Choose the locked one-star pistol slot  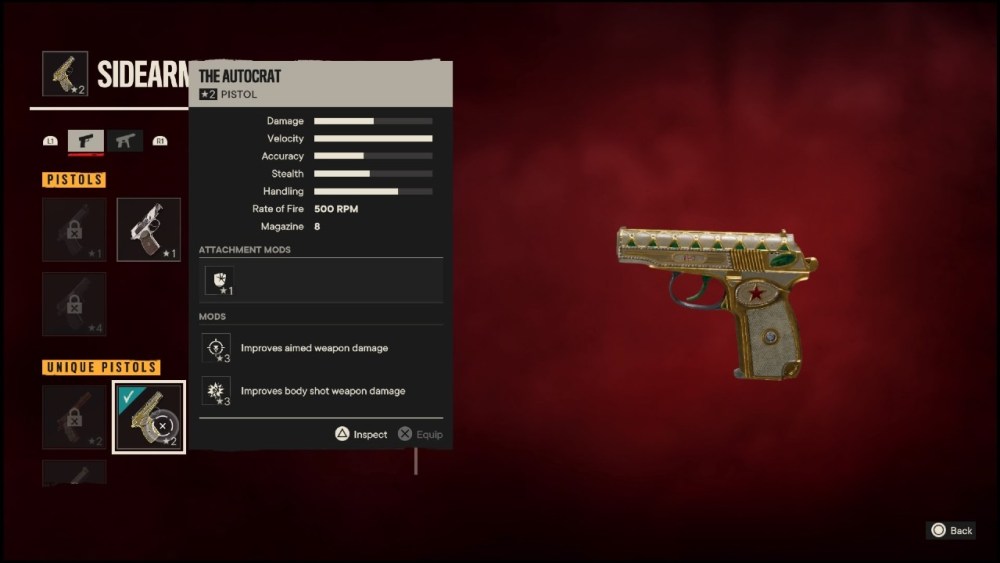(74, 229)
